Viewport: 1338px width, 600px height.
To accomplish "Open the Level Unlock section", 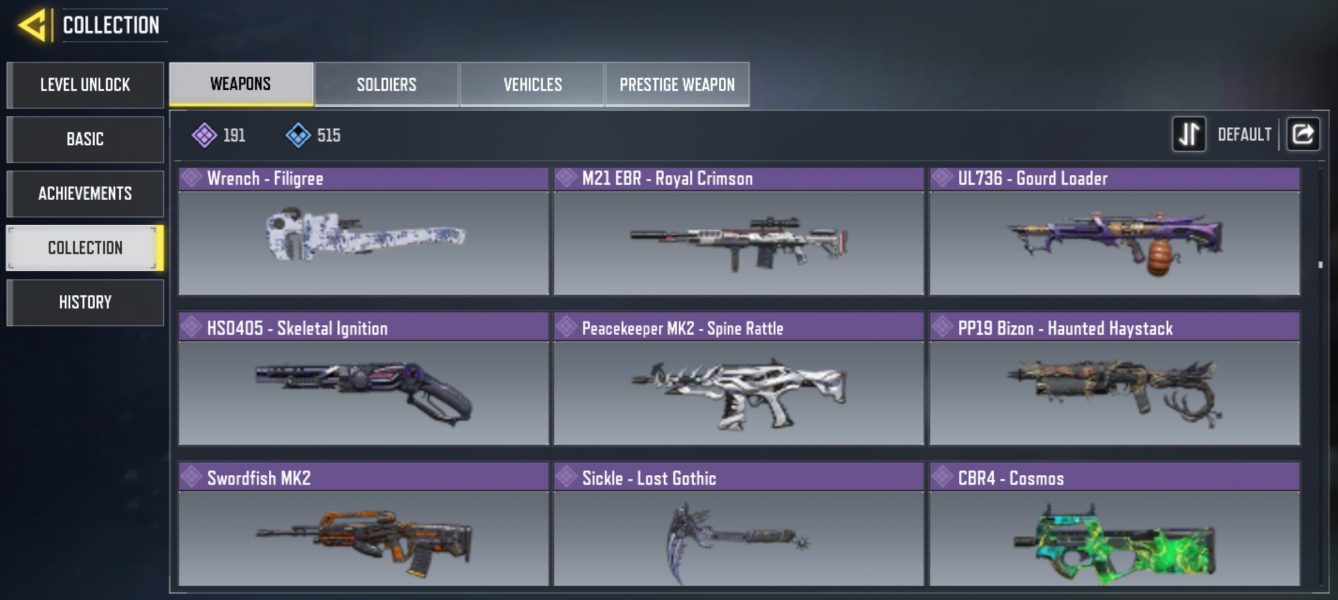I will (x=85, y=85).
